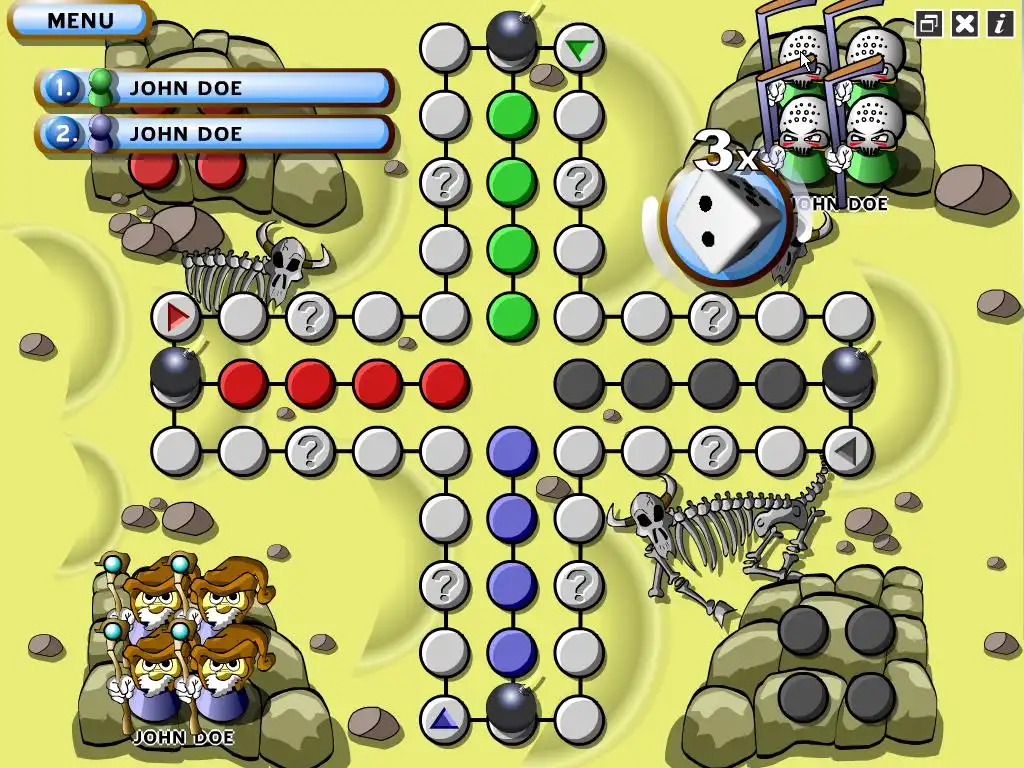
Task: Open the info 'i' button
Action: 999,24
